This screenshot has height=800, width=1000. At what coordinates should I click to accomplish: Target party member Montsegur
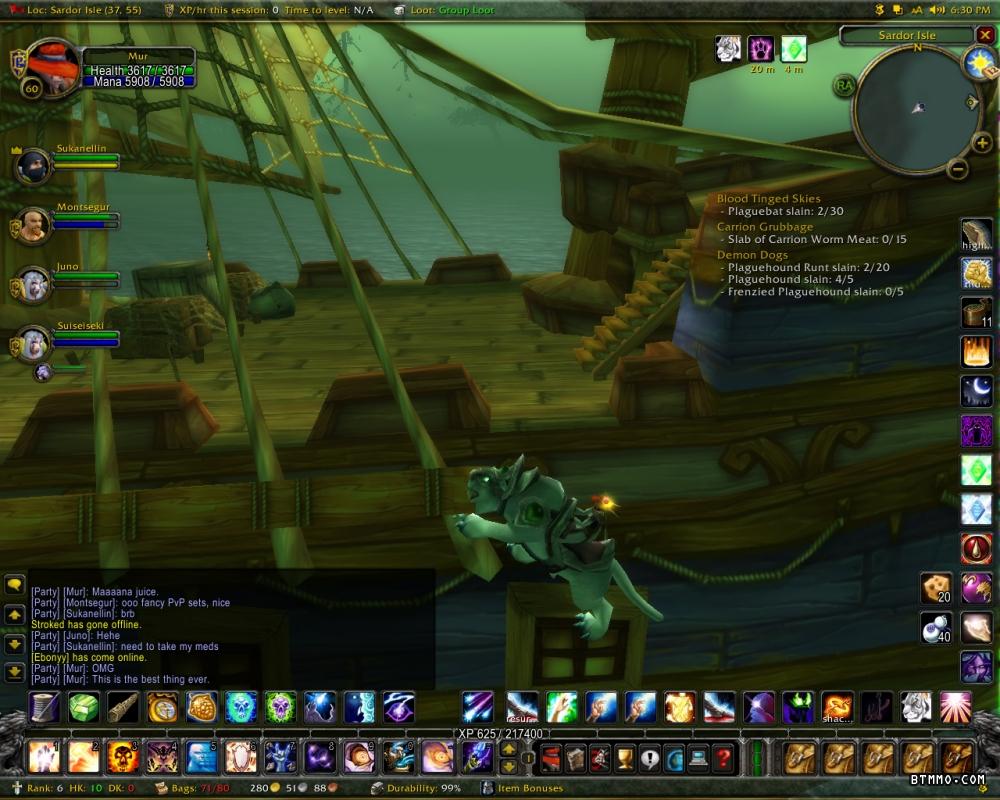tap(33, 226)
